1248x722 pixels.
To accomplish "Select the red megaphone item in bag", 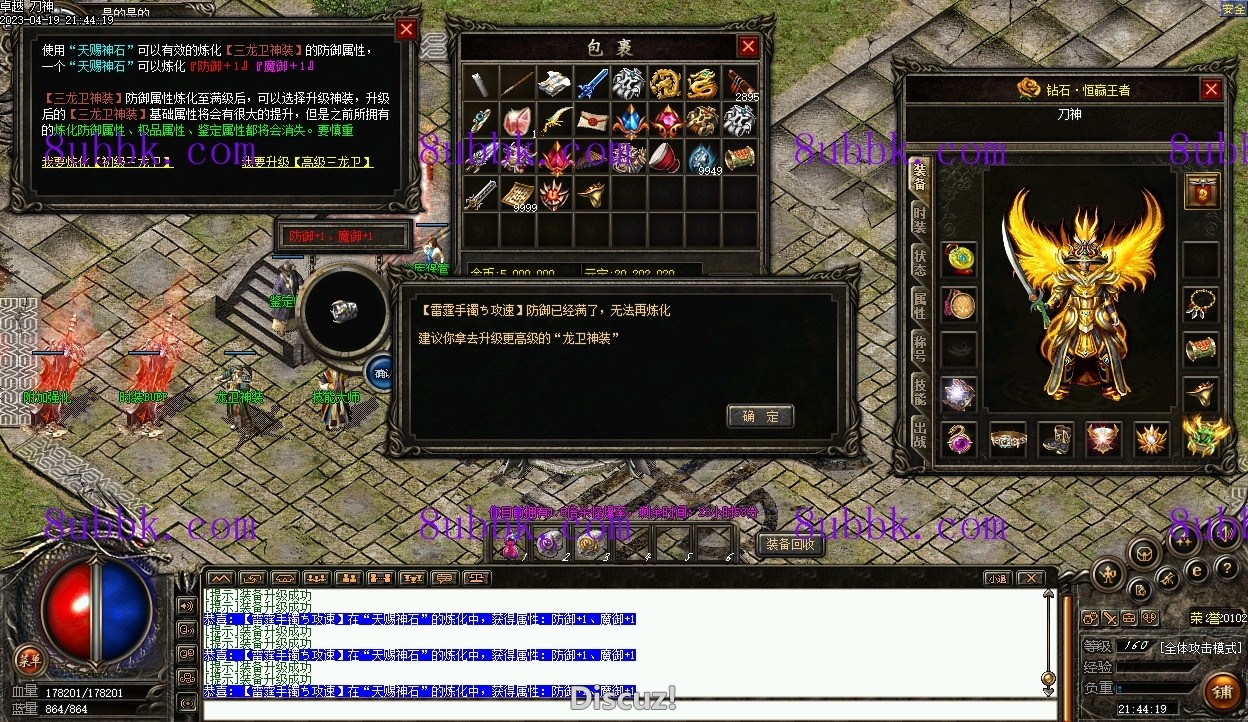I will (x=665, y=157).
